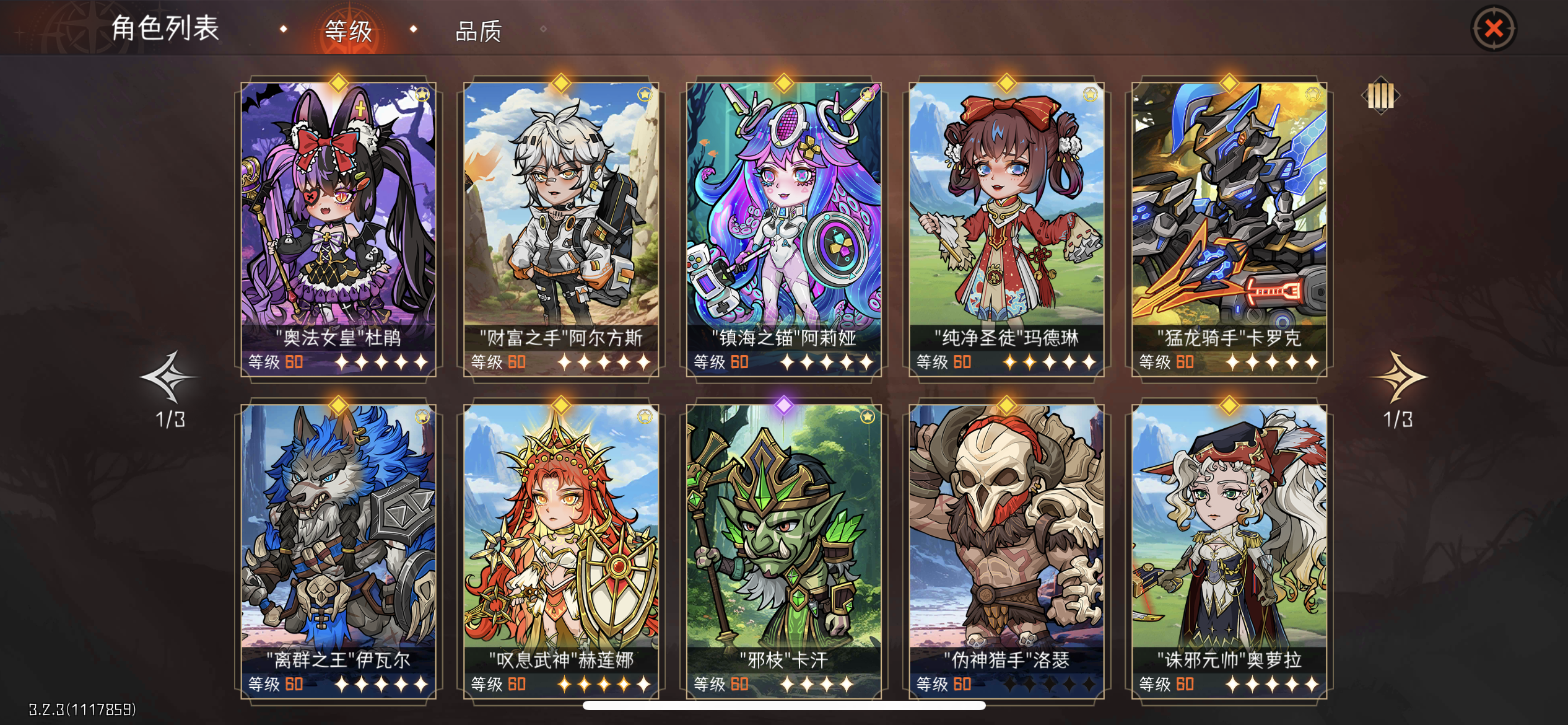The image size is (1568, 725).
Task: Click the 等级 60 label on 伊瓦尔's card
Action: tap(276, 684)
